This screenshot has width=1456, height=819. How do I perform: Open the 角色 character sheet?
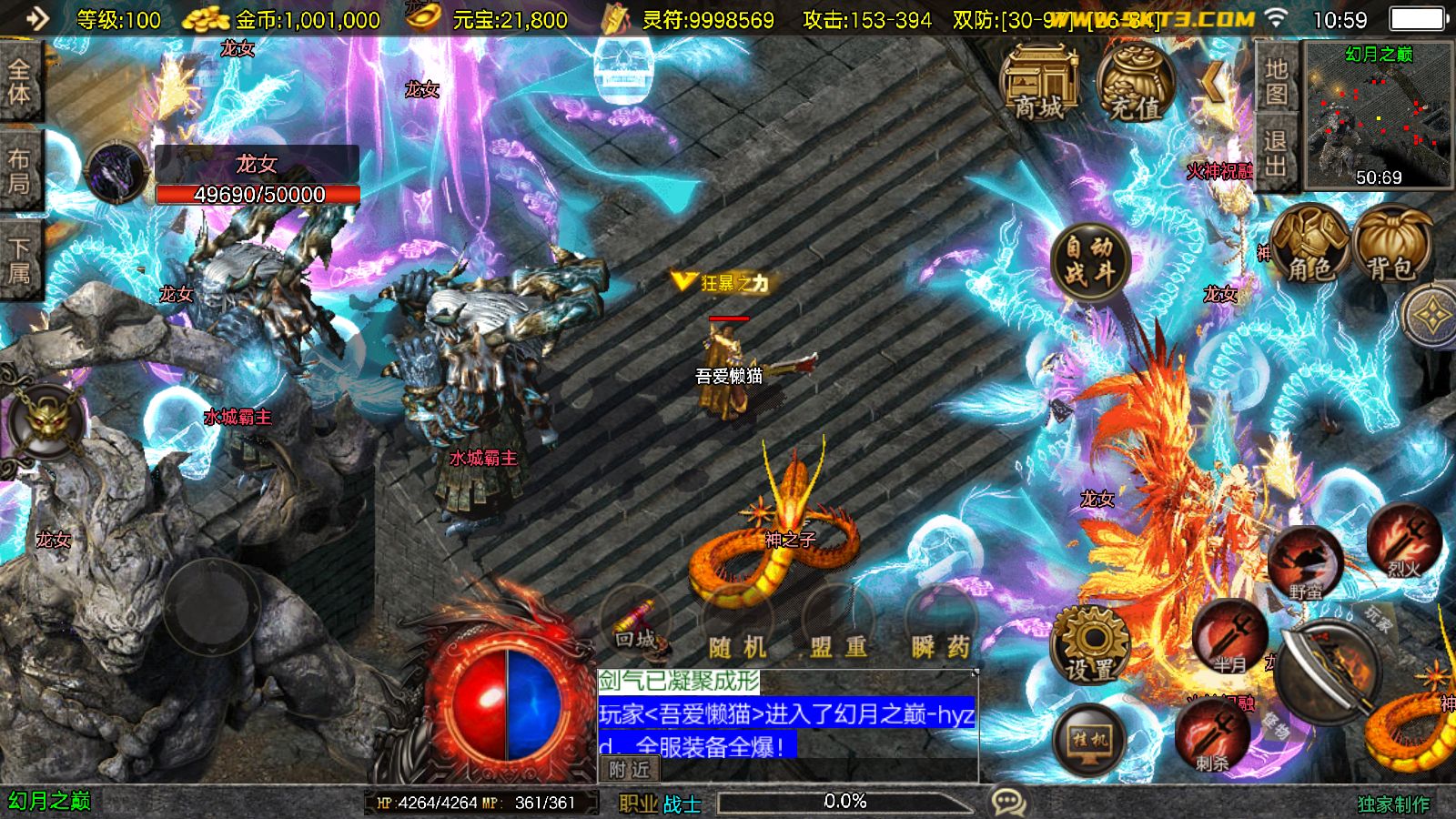pyautogui.click(x=1309, y=244)
